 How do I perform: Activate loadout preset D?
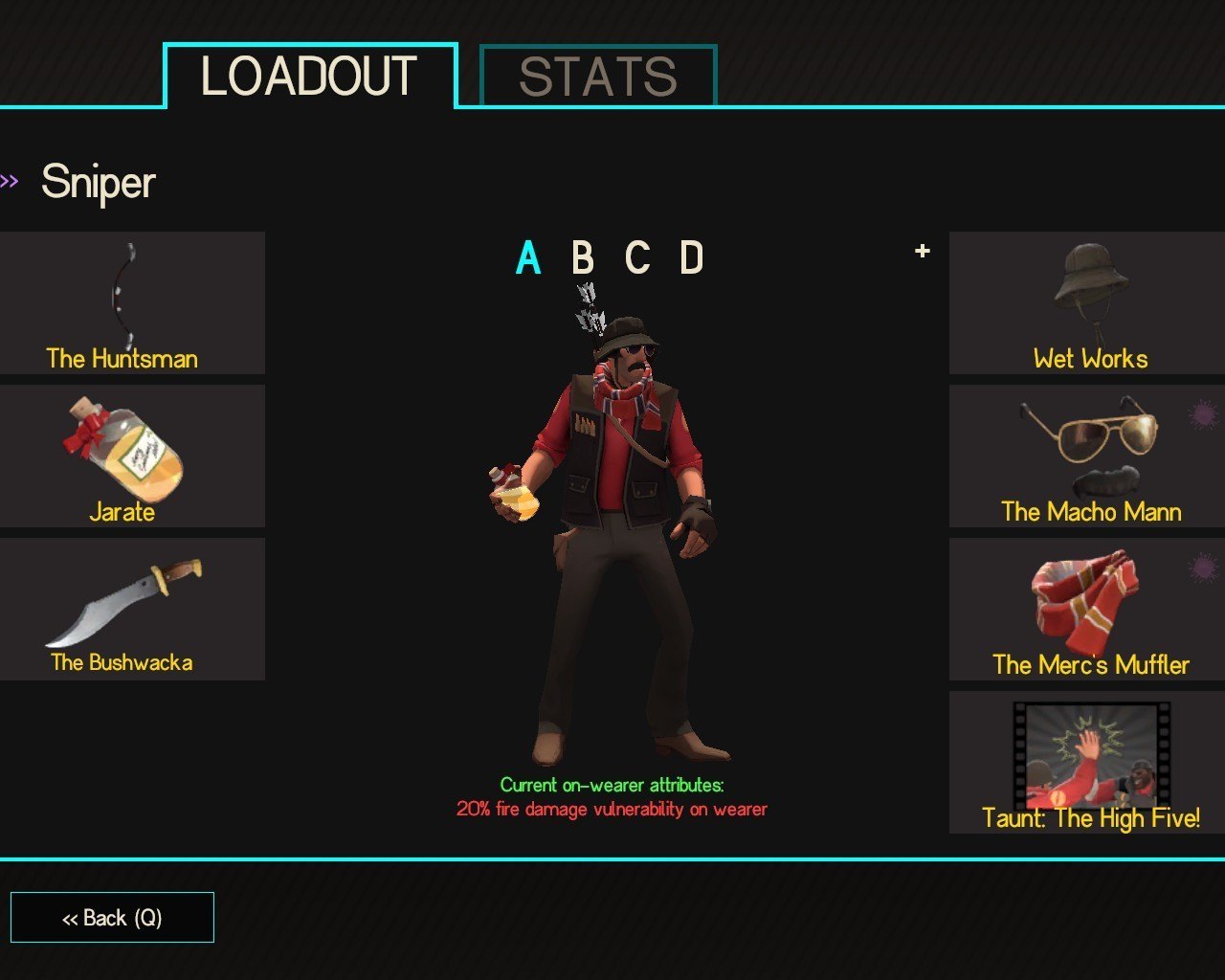(x=691, y=258)
